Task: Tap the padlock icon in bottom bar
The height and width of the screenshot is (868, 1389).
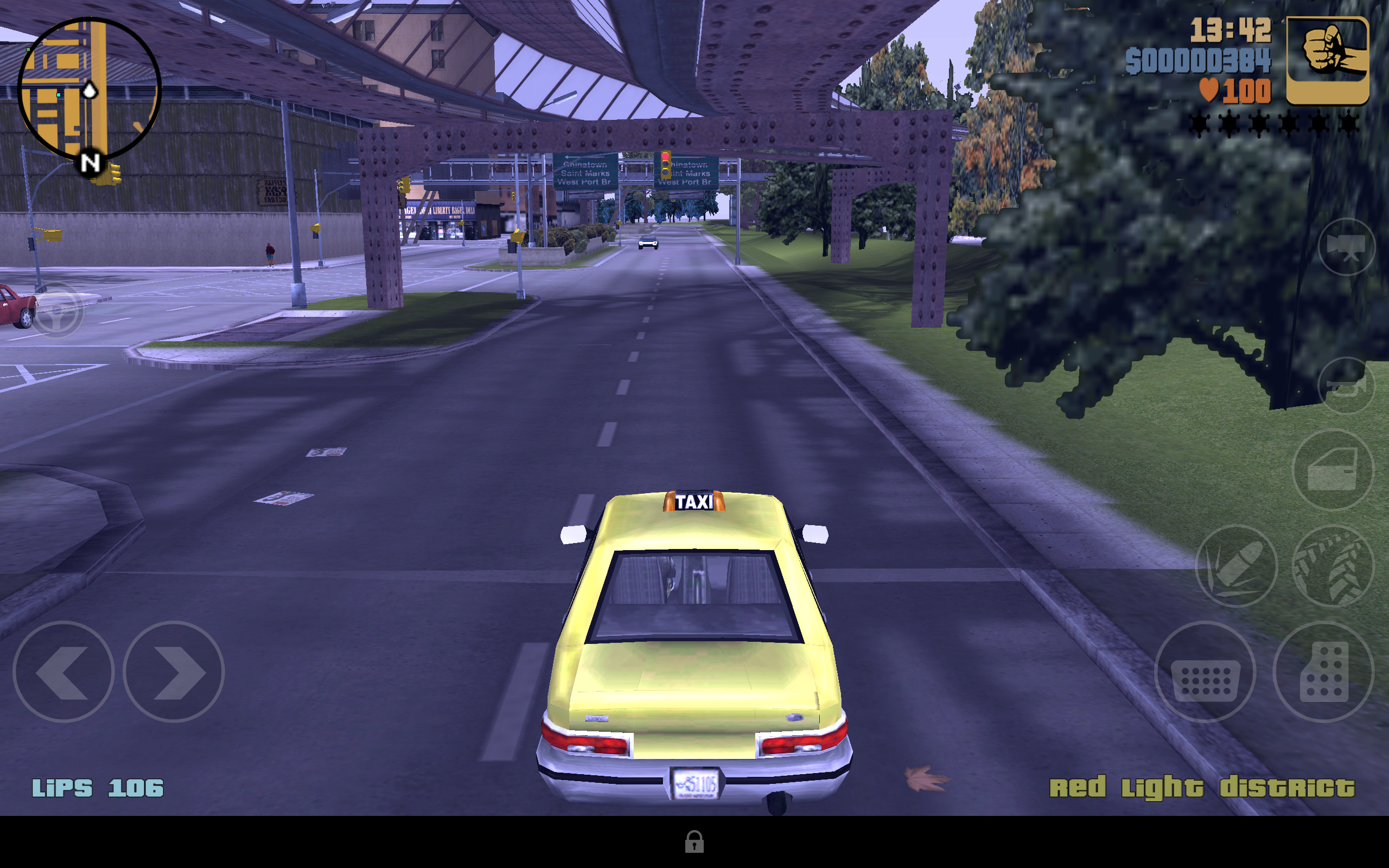Action: click(x=694, y=841)
